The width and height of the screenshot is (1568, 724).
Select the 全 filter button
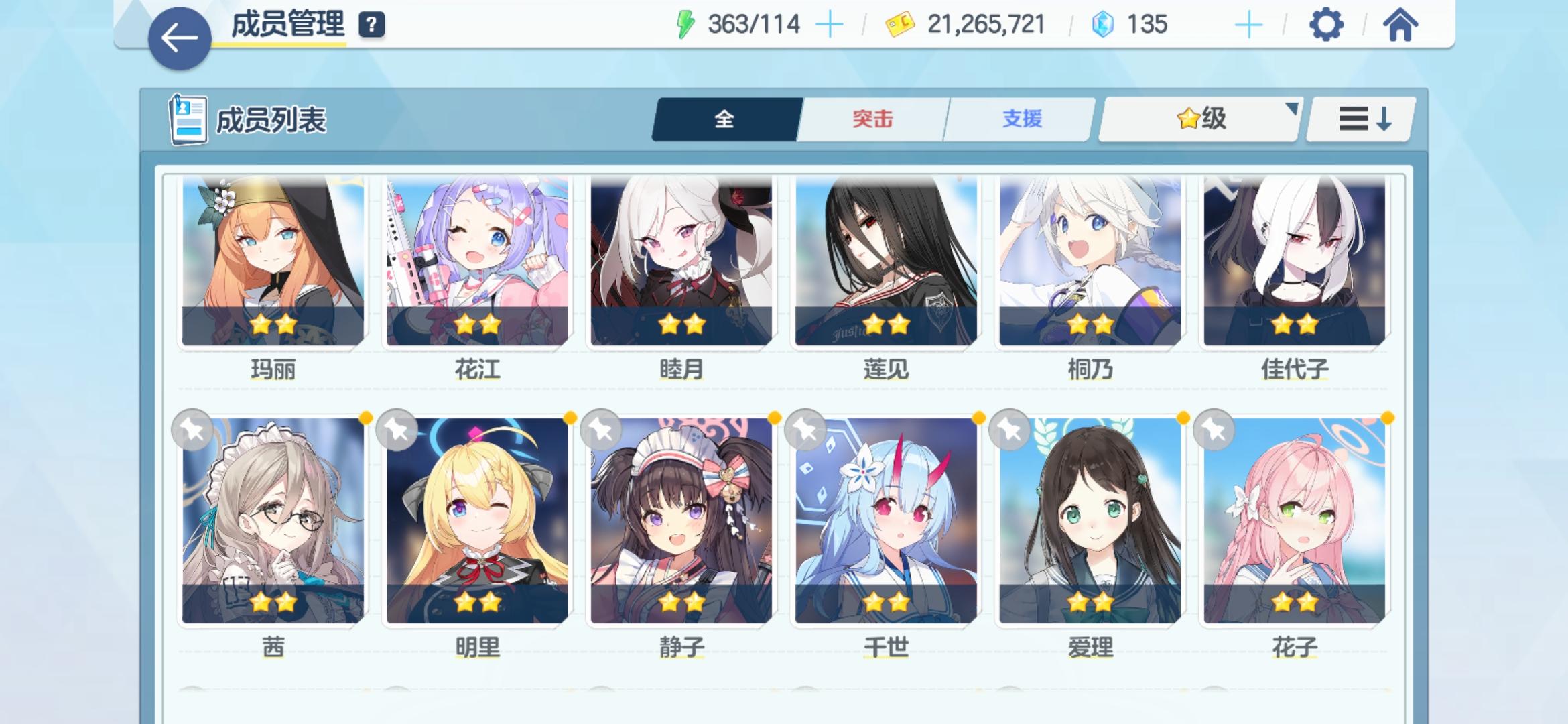point(726,119)
